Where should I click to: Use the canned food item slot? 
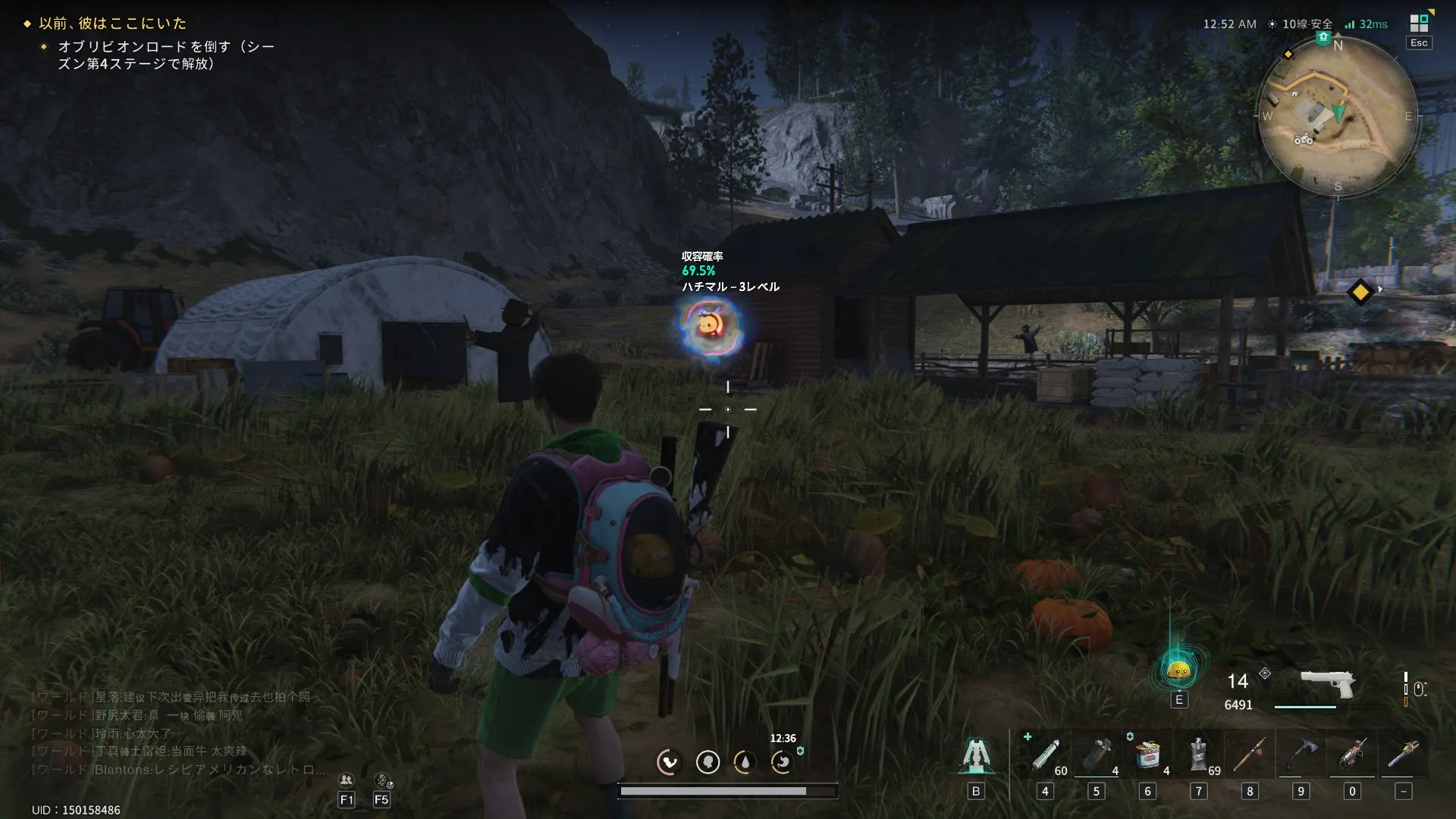point(1147,755)
